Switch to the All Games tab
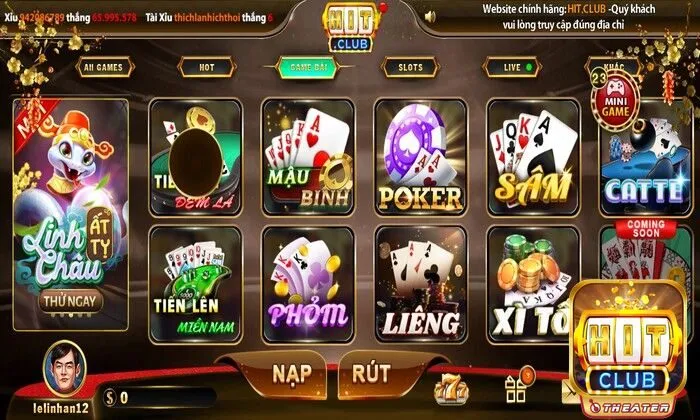700x420 pixels. pyautogui.click(x=104, y=68)
